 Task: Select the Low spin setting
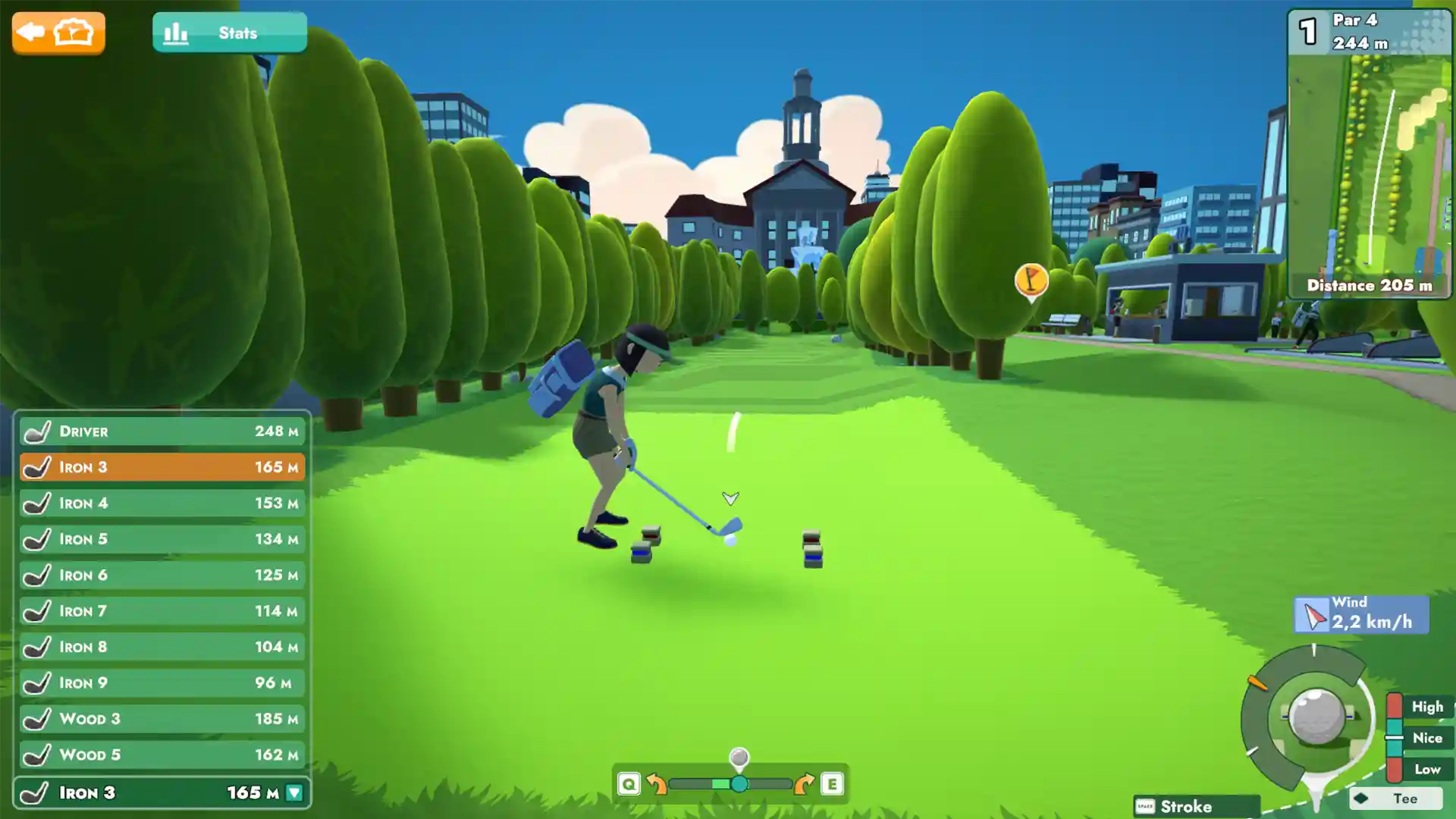tap(1427, 767)
